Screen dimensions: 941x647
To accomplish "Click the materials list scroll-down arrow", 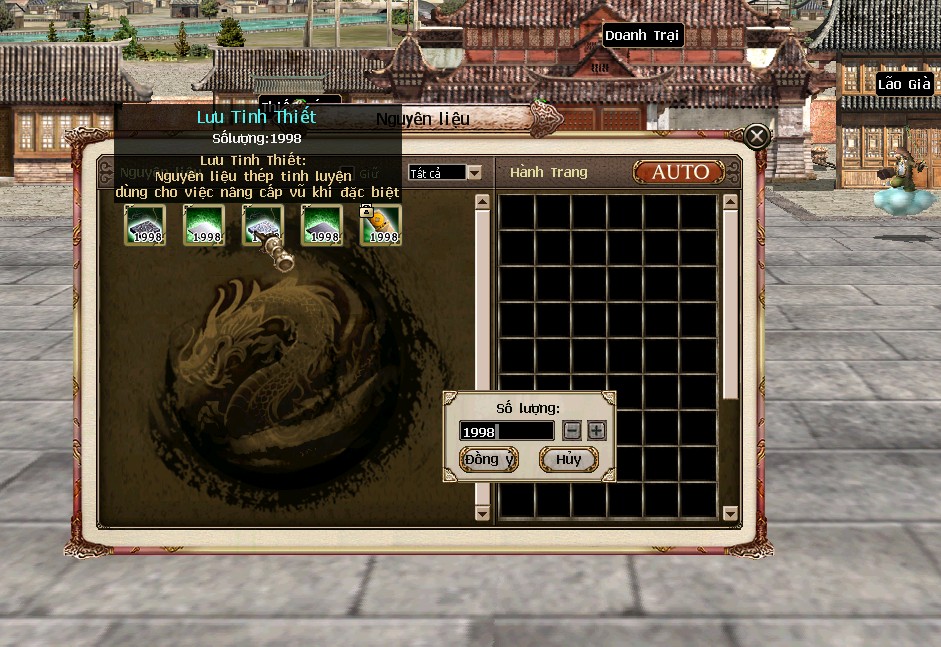I will pyautogui.click(x=482, y=513).
